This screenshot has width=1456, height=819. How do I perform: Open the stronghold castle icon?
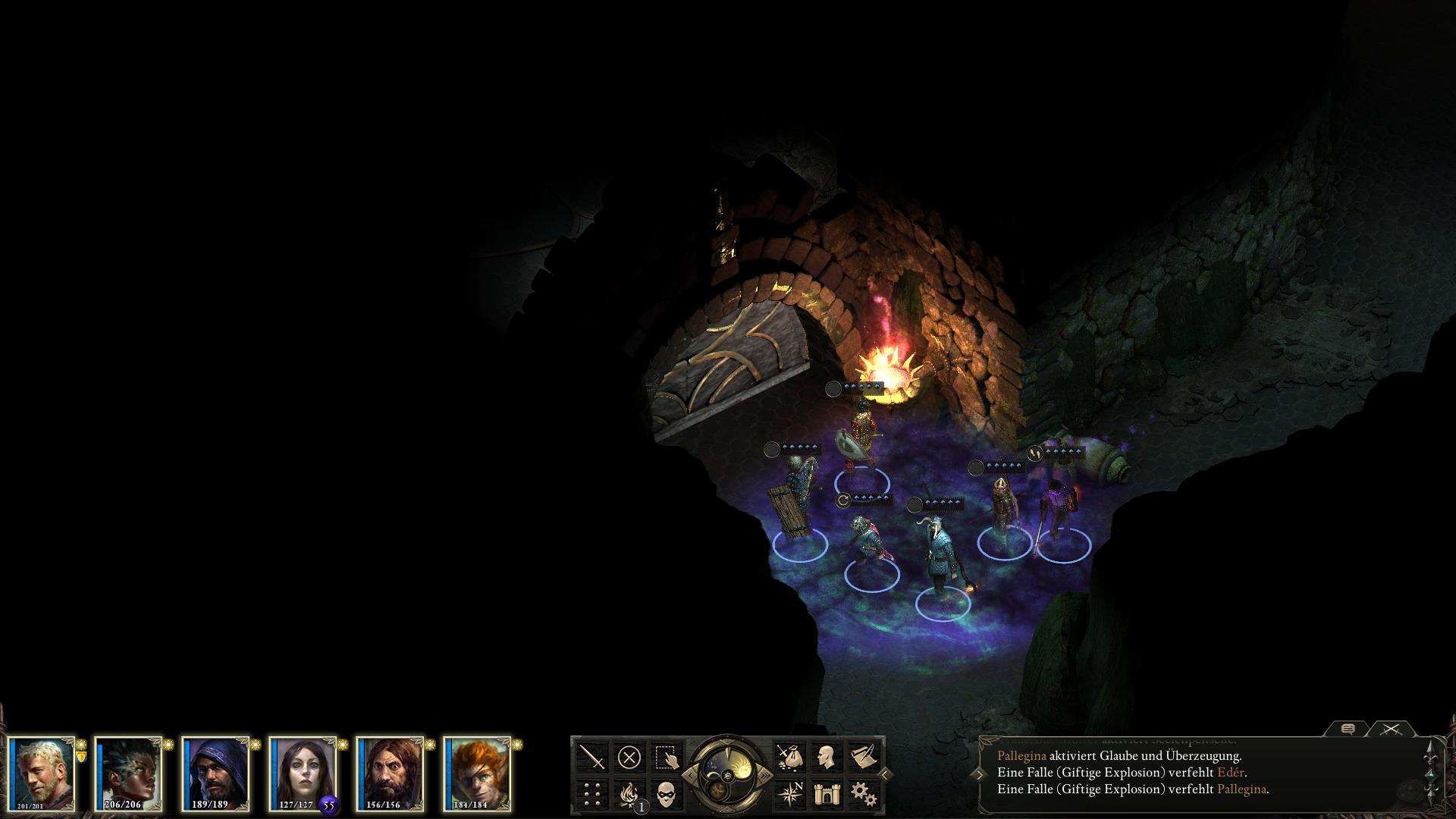click(x=825, y=793)
